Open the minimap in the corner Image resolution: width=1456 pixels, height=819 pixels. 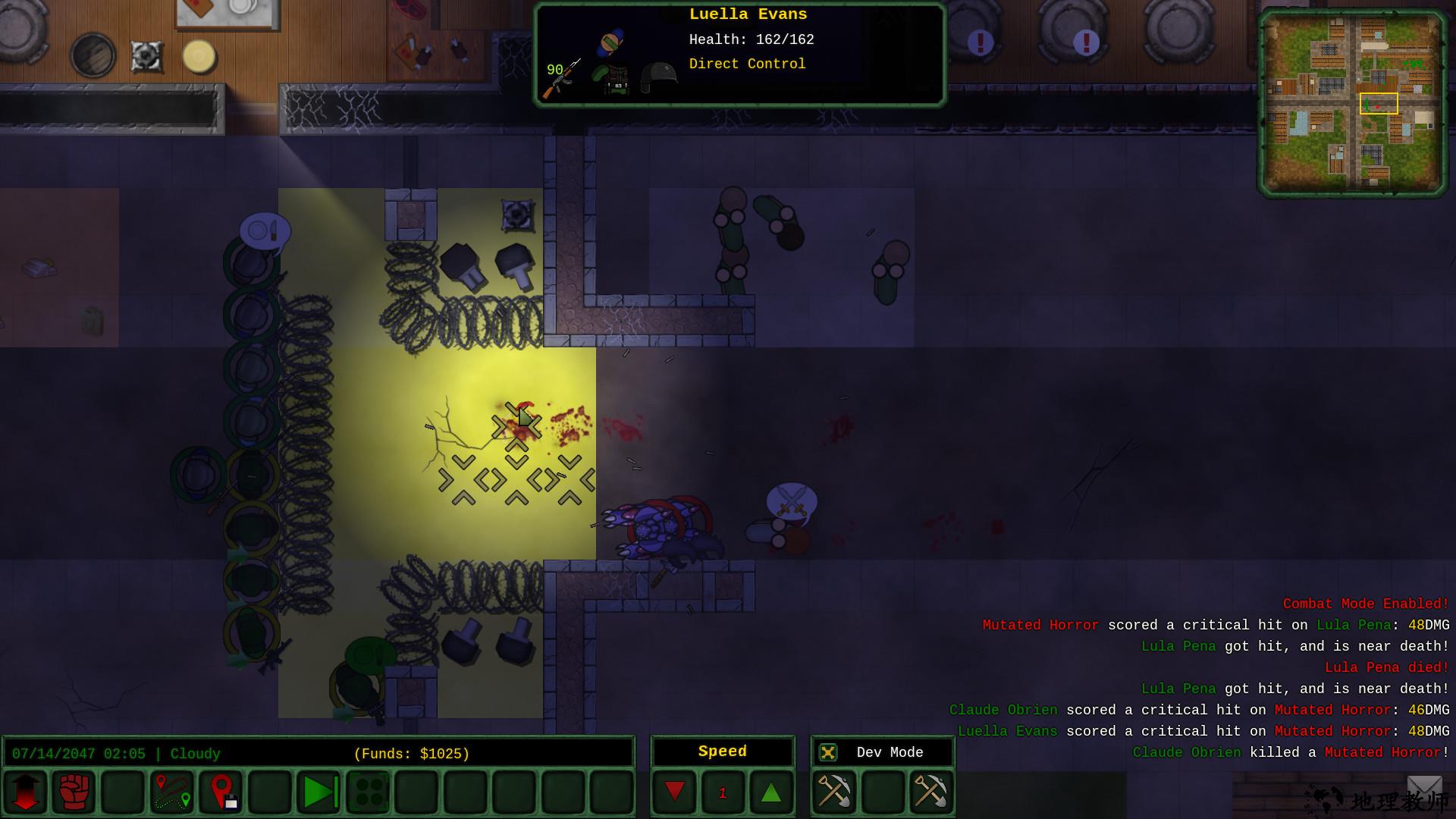click(x=1352, y=102)
